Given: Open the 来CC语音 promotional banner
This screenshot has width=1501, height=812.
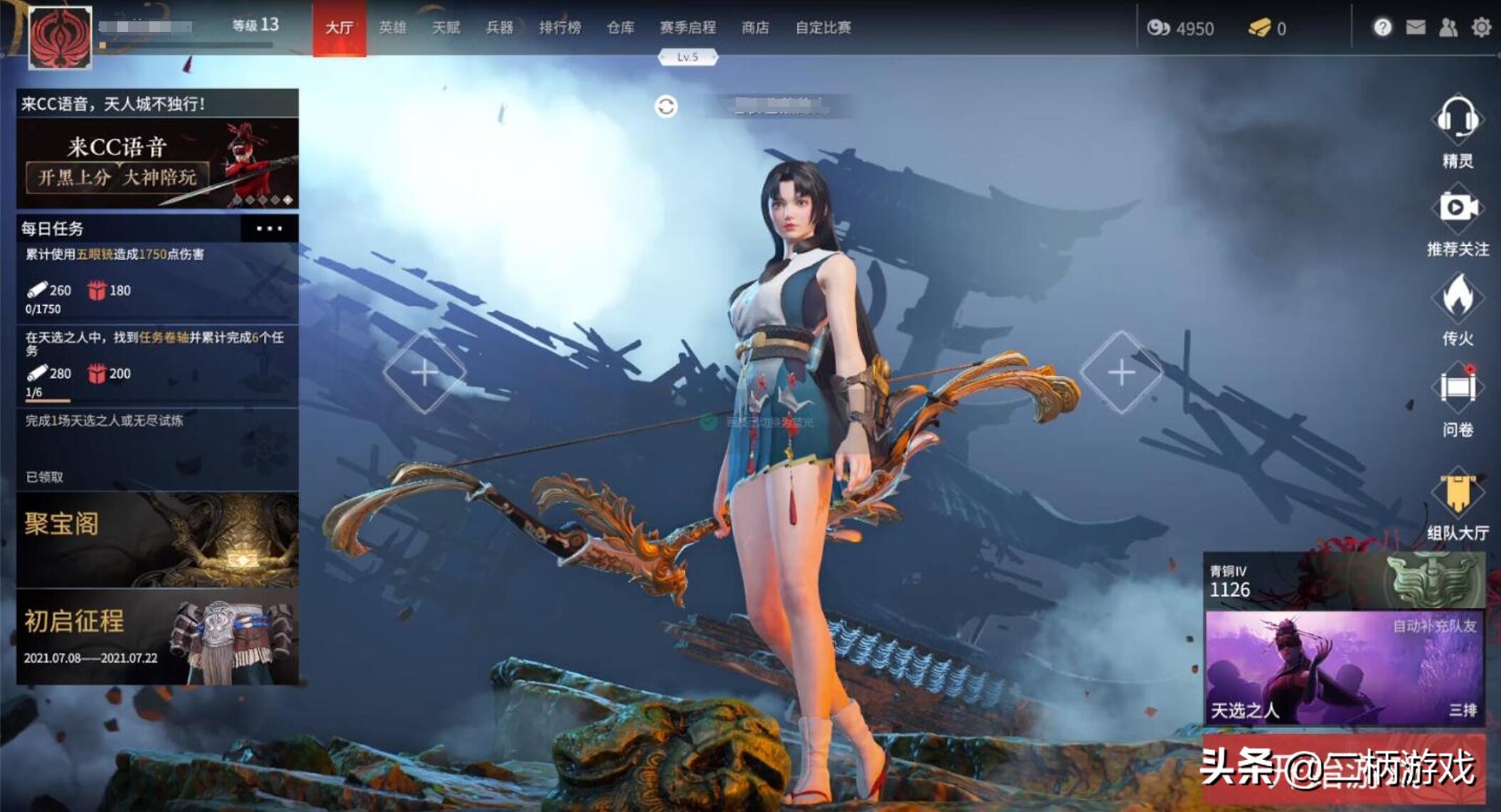Looking at the screenshot, I should point(156,161).
